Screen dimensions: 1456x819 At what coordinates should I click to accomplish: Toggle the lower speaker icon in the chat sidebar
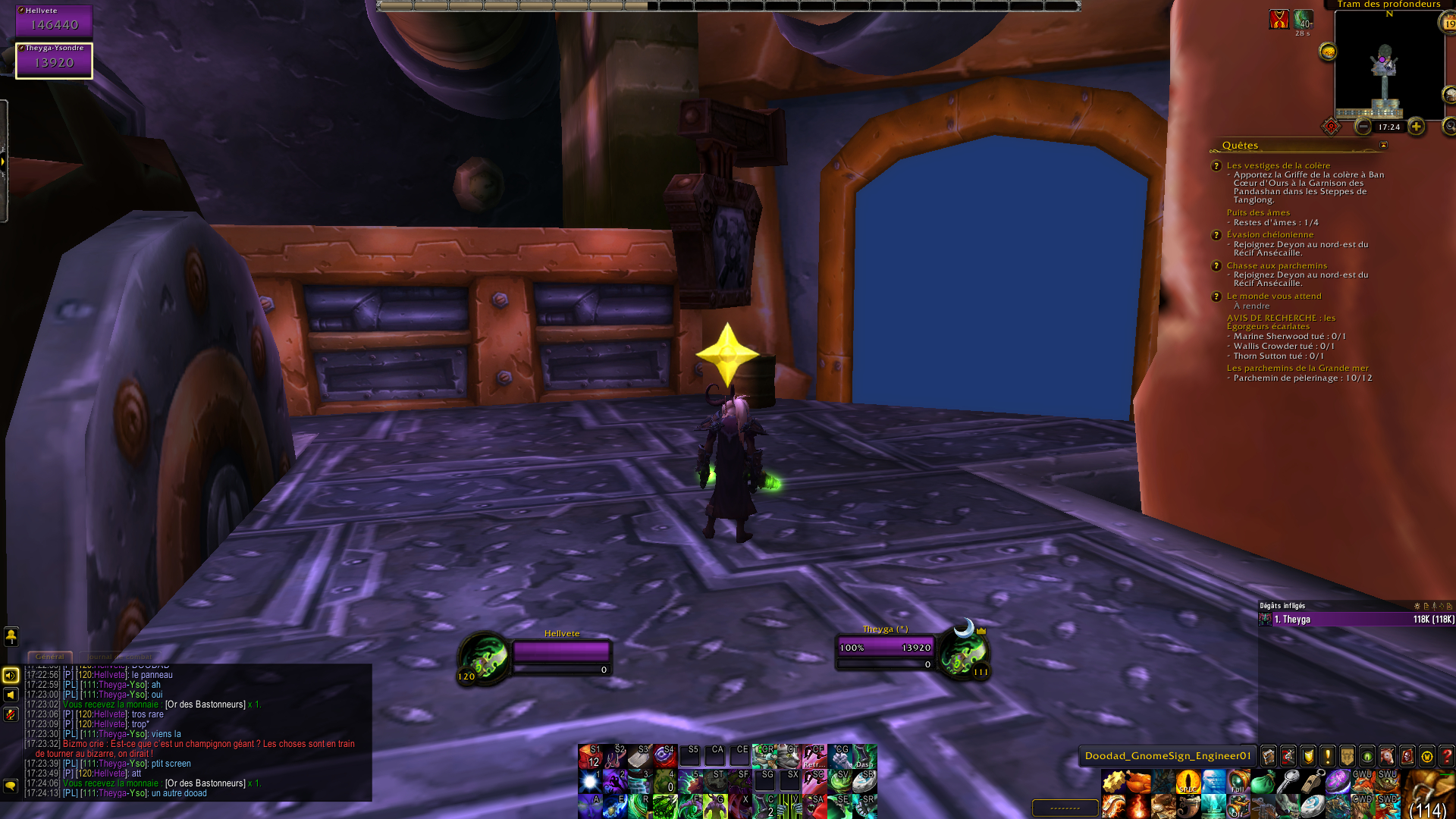tap(9, 694)
